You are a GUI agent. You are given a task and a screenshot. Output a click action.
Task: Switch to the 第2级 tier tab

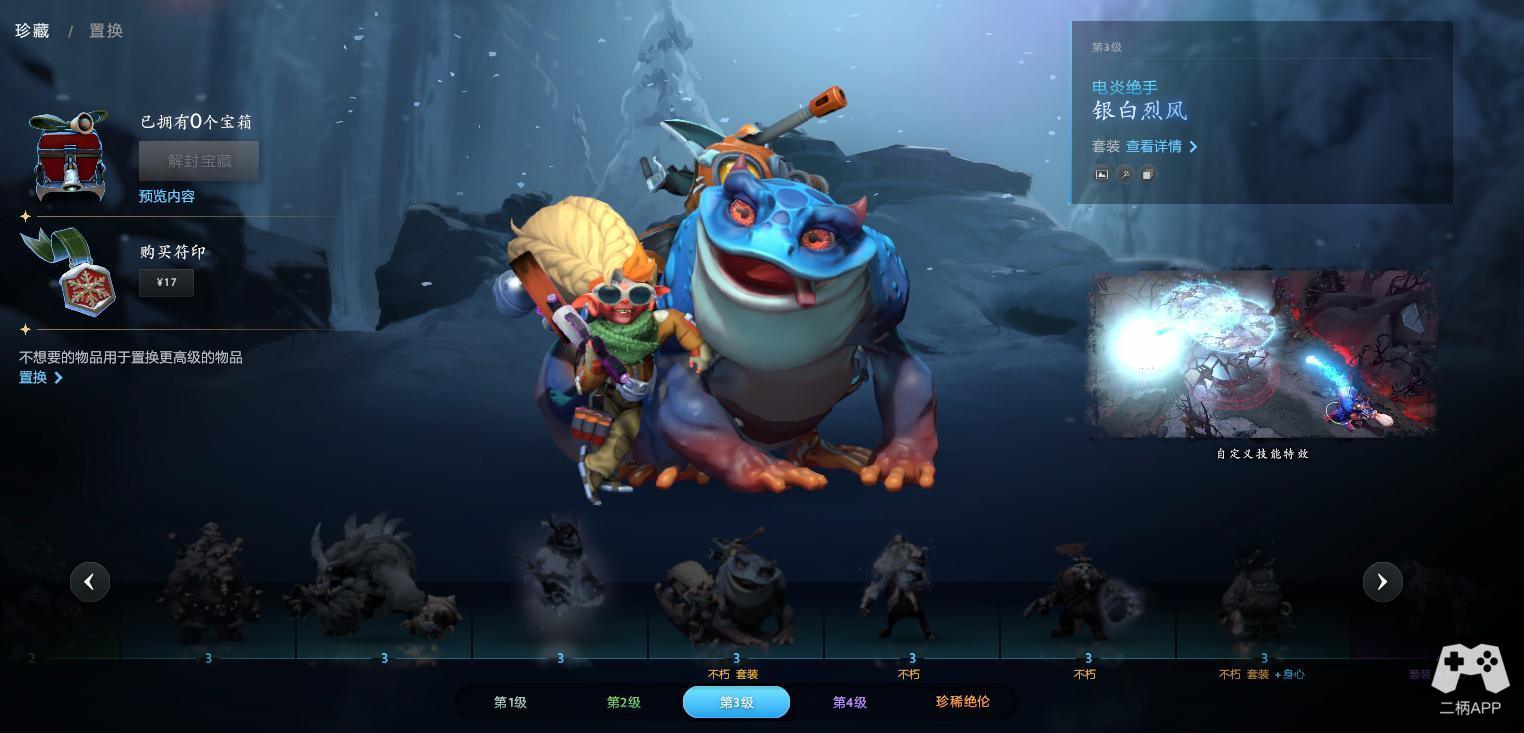[x=623, y=702]
